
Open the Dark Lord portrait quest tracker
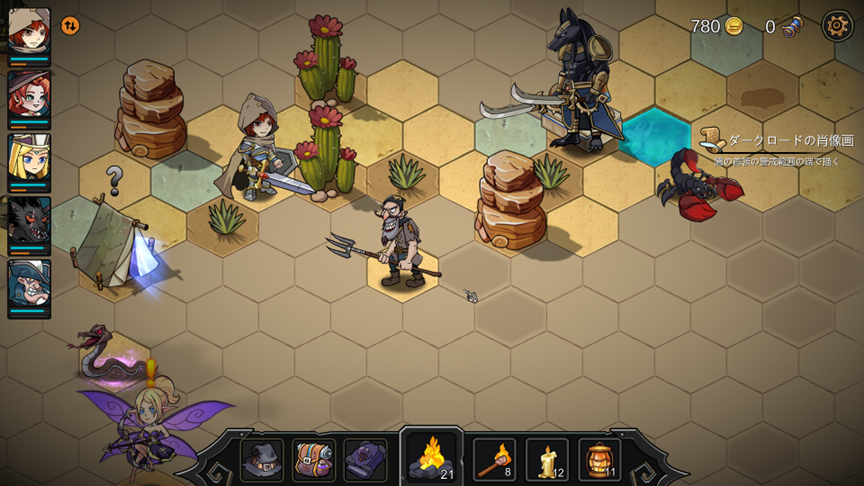point(776,141)
